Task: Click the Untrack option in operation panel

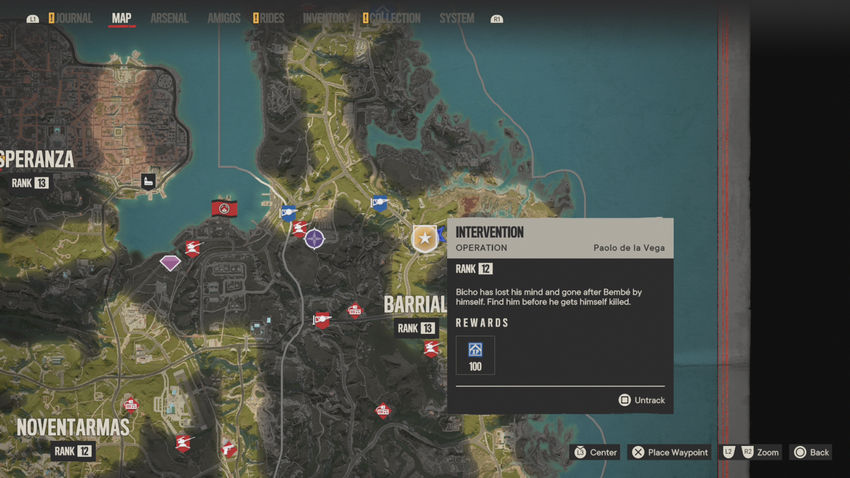Action: click(x=641, y=400)
